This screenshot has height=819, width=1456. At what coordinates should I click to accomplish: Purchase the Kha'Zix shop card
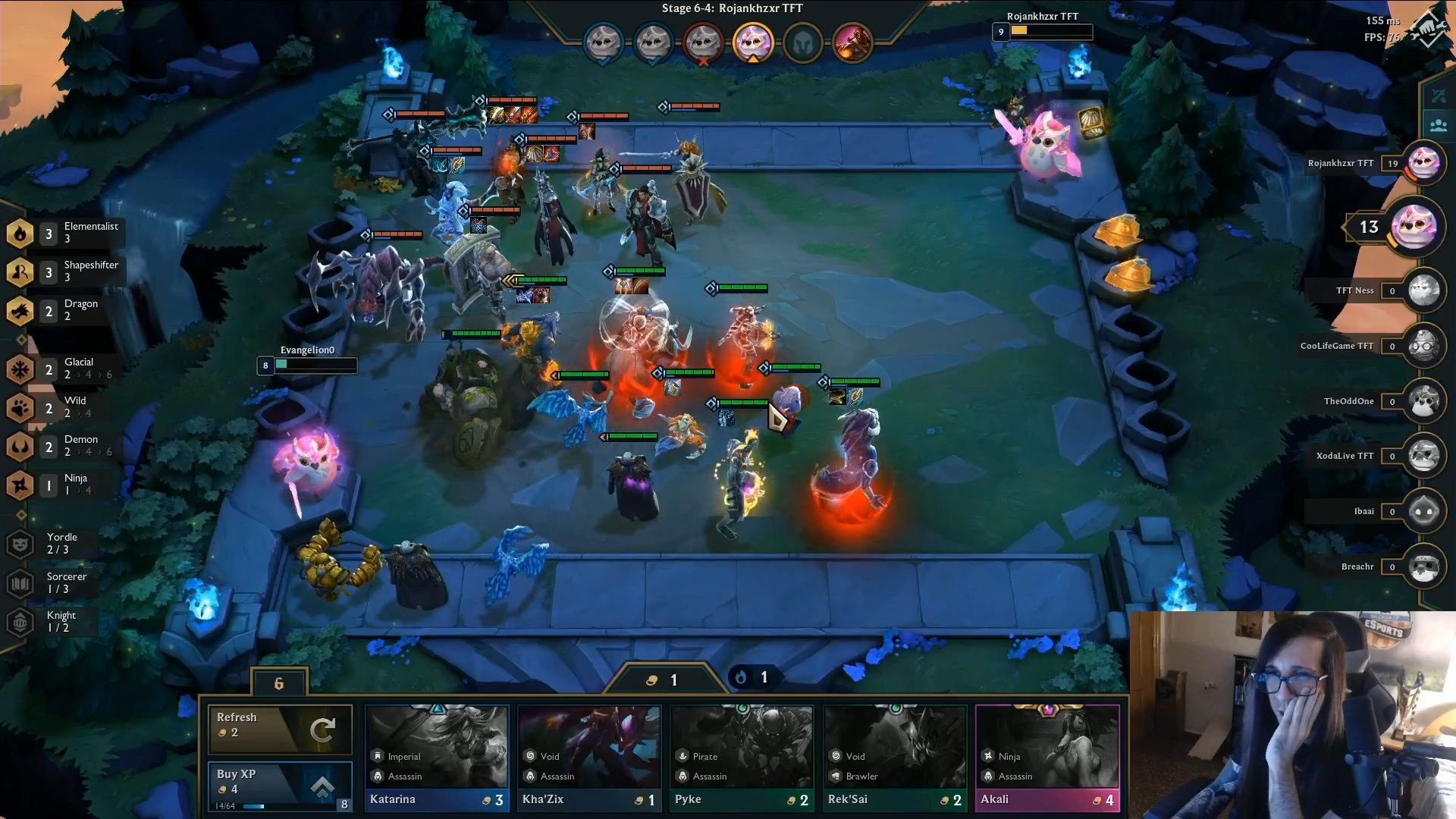point(589,757)
